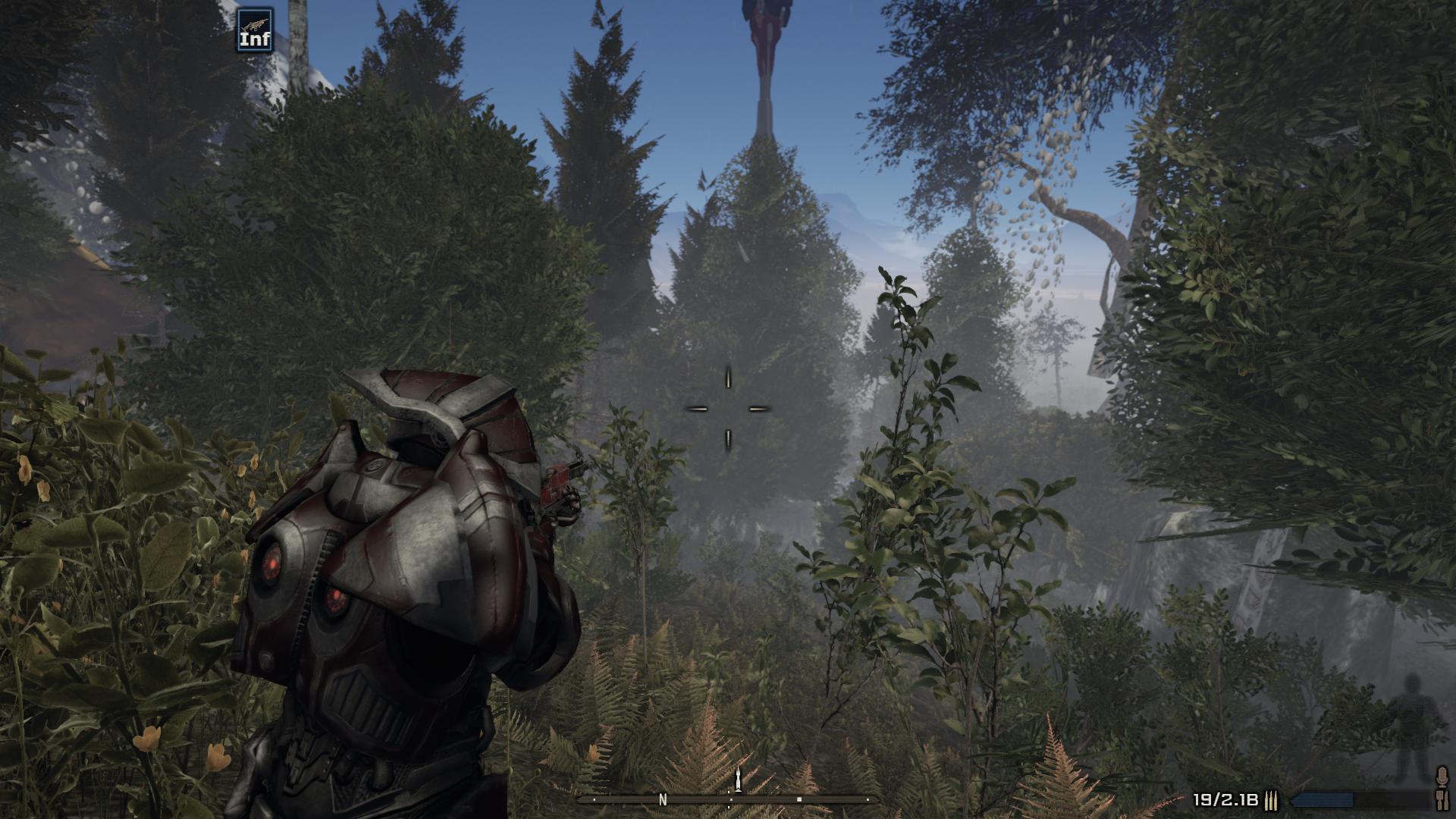Viewport: 1456px width, 819px height.
Task: Click the rifle buff icon labeled Inf
Action: tap(255, 30)
